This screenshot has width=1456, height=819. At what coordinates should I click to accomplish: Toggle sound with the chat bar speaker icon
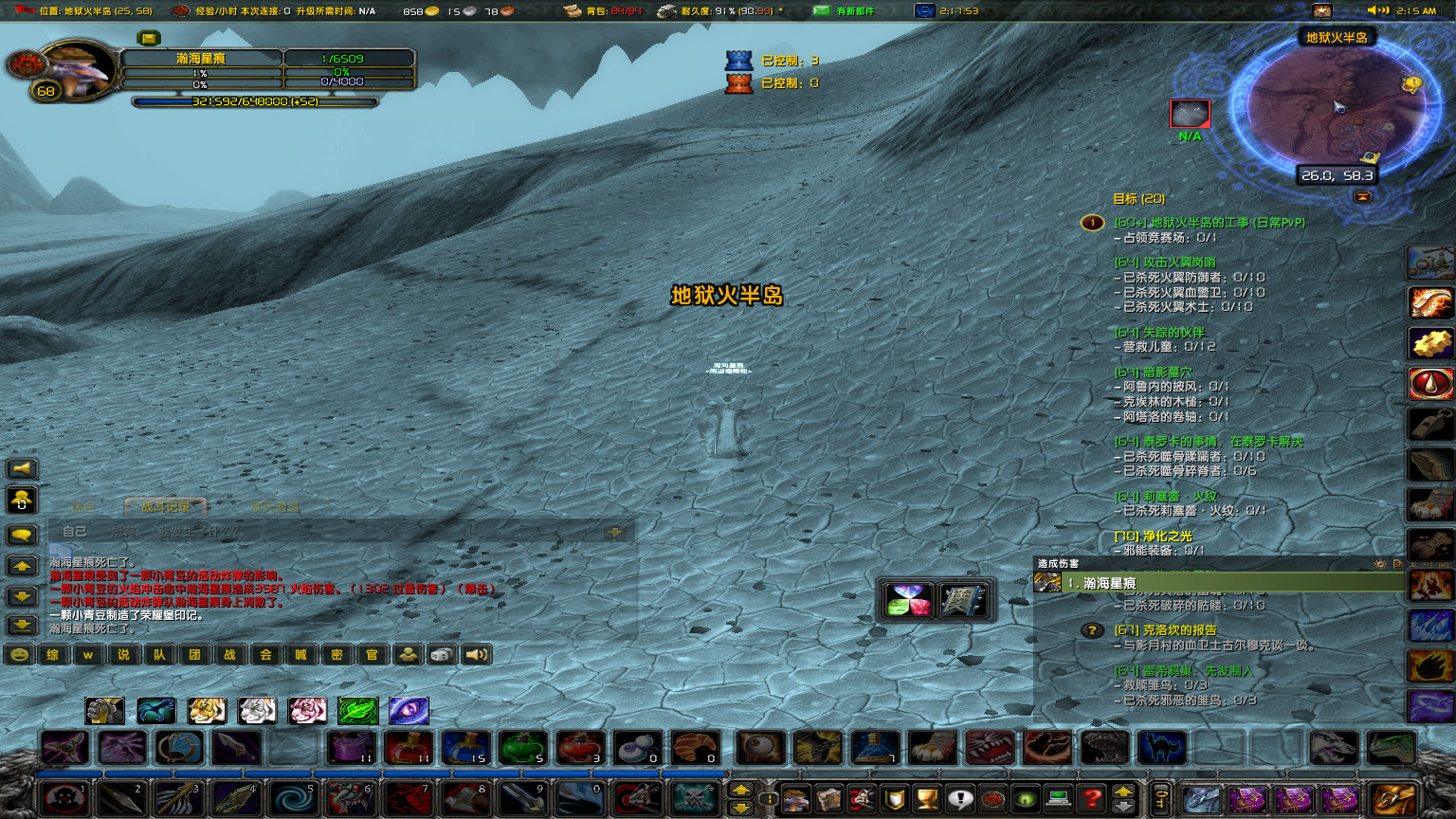[476, 654]
